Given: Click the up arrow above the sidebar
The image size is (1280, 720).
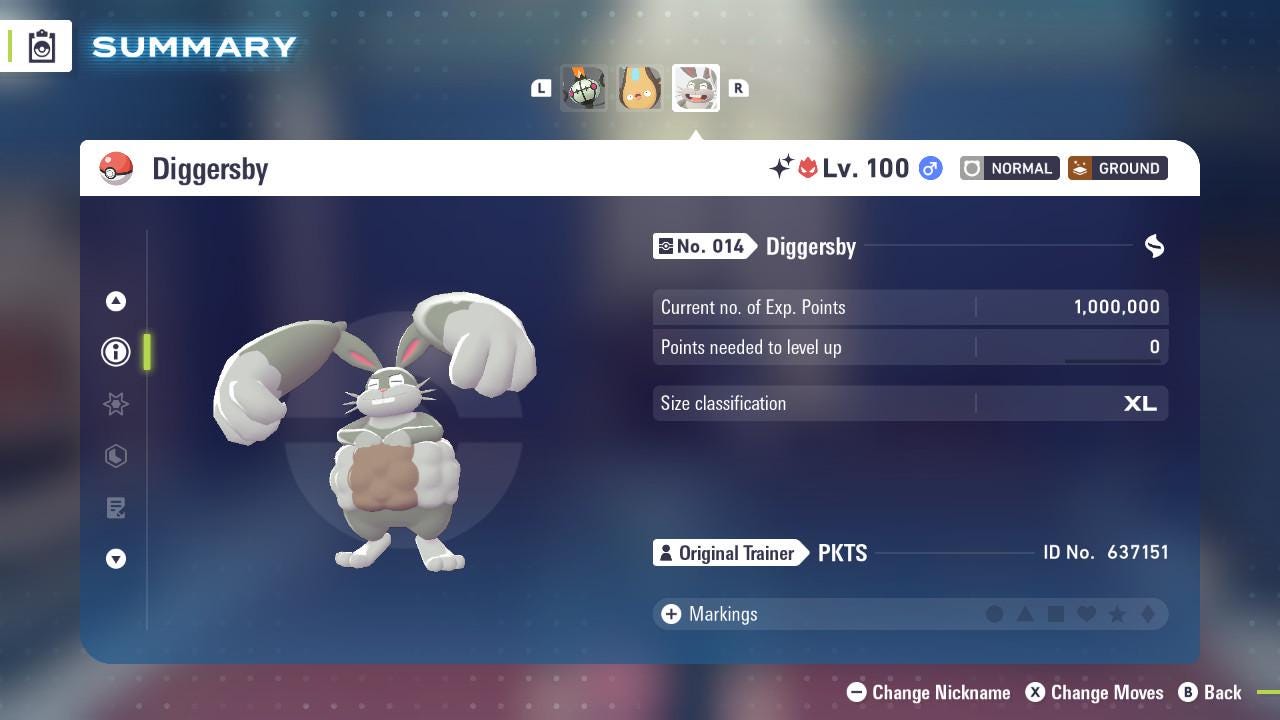Looking at the screenshot, I should click(x=116, y=301).
